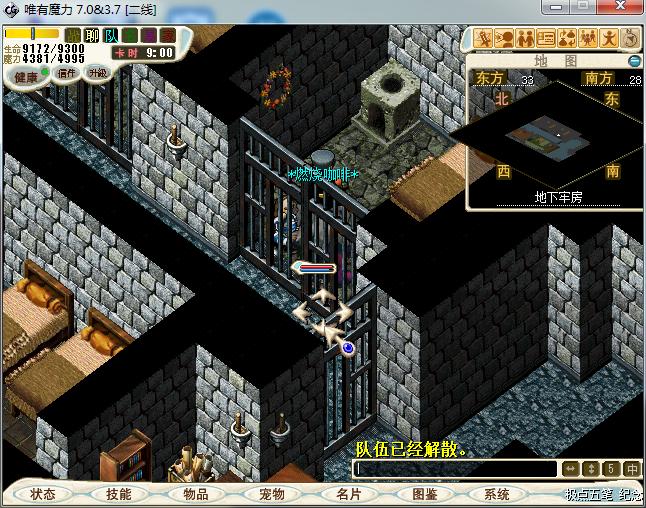Open the 名片 name card menu
The image size is (646, 508).
(x=347, y=494)
